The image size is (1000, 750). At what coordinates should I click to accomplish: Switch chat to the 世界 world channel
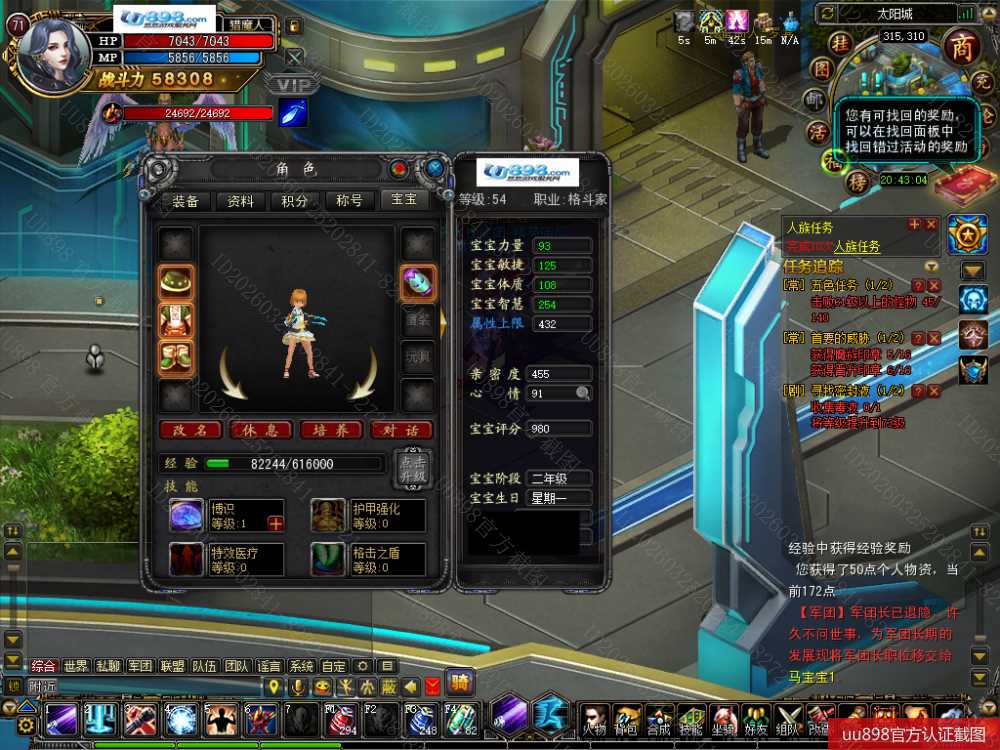pos(76,666)
